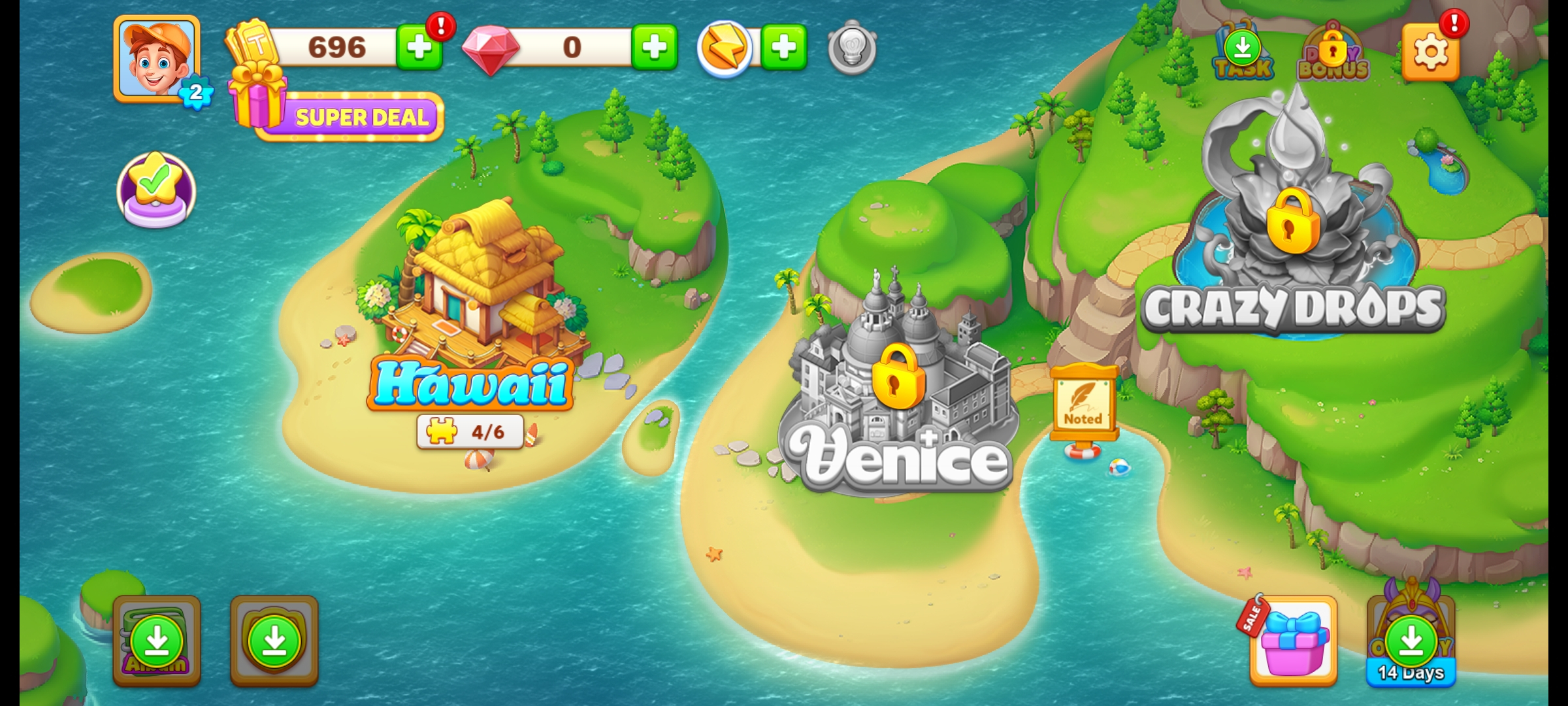
Task: Select the locked Crazy Drops mode
Action: 1292,222
